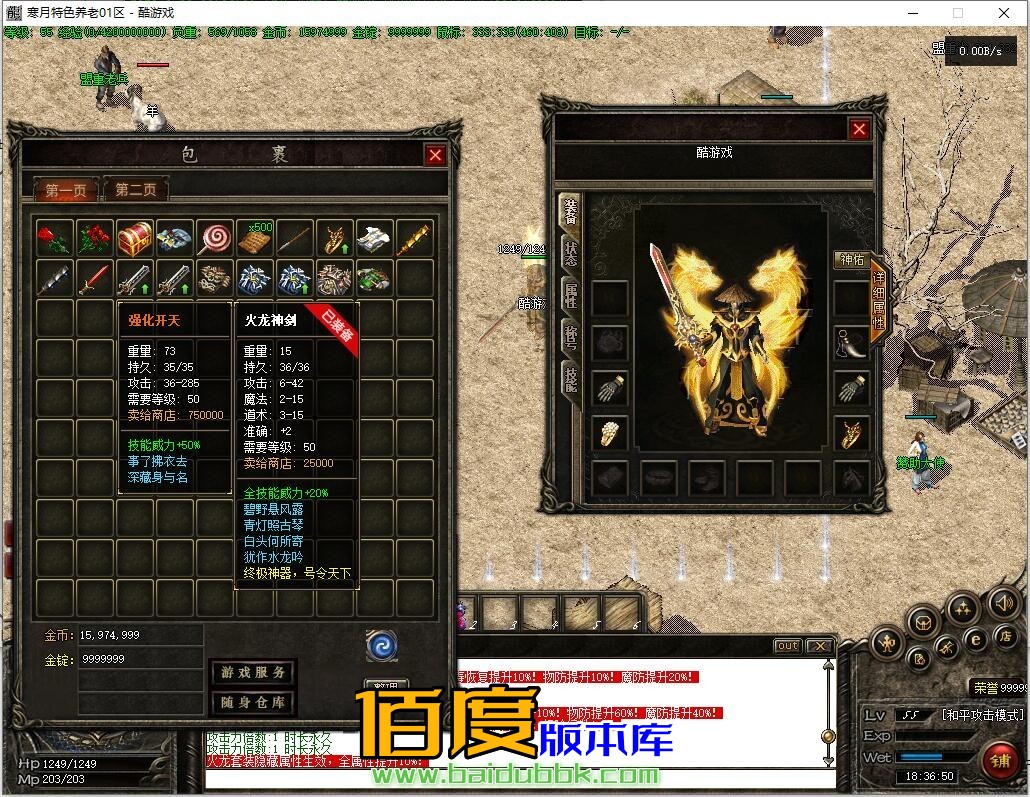Click the 神佑 button
Image resolution: width=1030 pixels, height=797 pixels.
point(852,260)
